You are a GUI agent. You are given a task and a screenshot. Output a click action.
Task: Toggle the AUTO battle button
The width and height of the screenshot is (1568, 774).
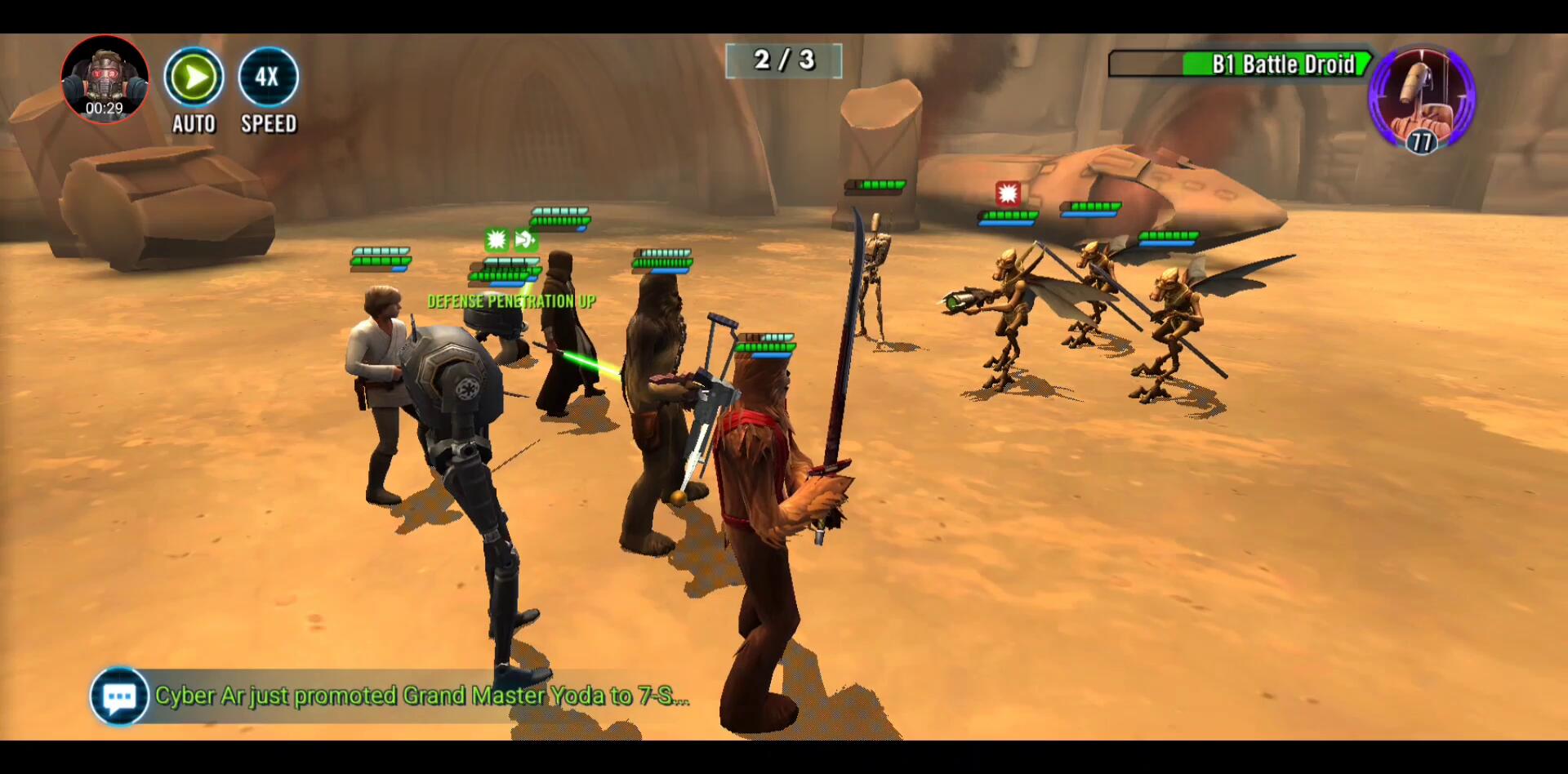(x=194, y=78)
